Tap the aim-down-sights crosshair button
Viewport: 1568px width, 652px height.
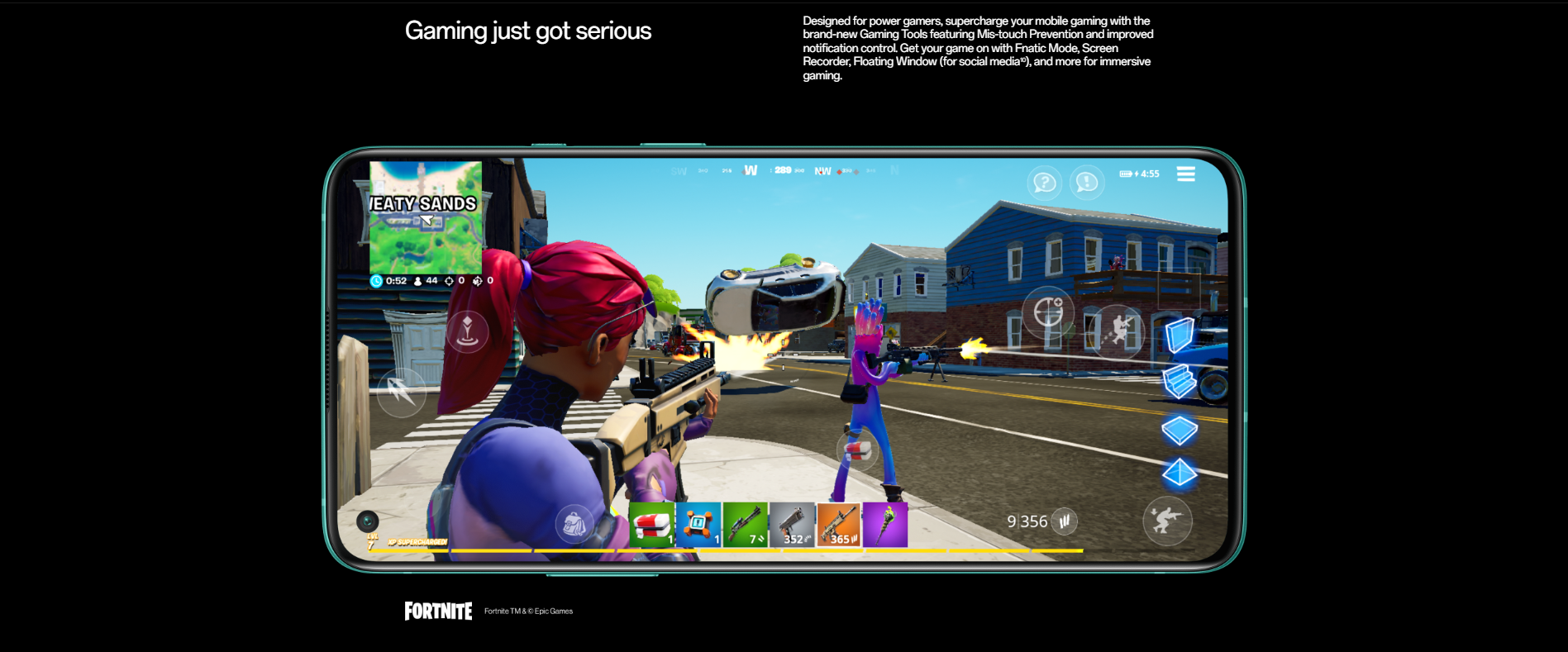(1048, 312)
